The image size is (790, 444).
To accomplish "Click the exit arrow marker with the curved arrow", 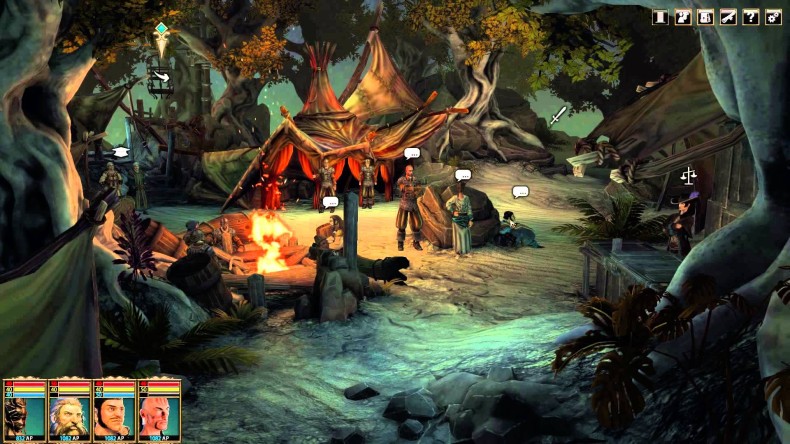I will point(161,75).
